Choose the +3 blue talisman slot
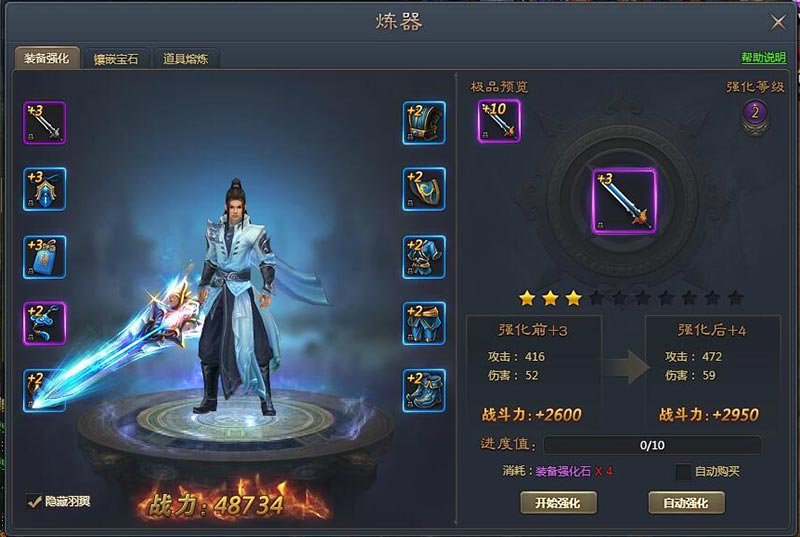The image size is (800, 537). tap(45, 257)
